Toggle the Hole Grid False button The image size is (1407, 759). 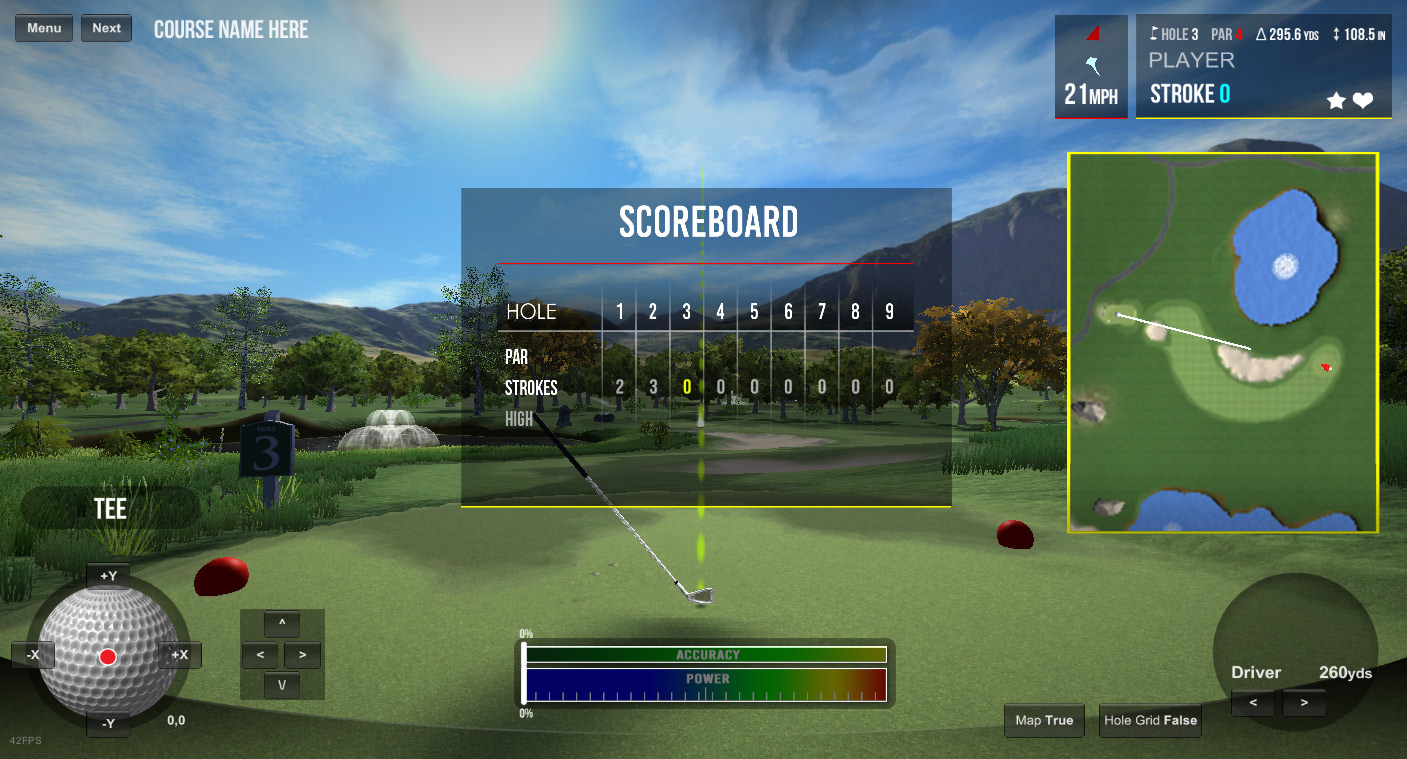pyautogui.click(x=1150, y=720)
